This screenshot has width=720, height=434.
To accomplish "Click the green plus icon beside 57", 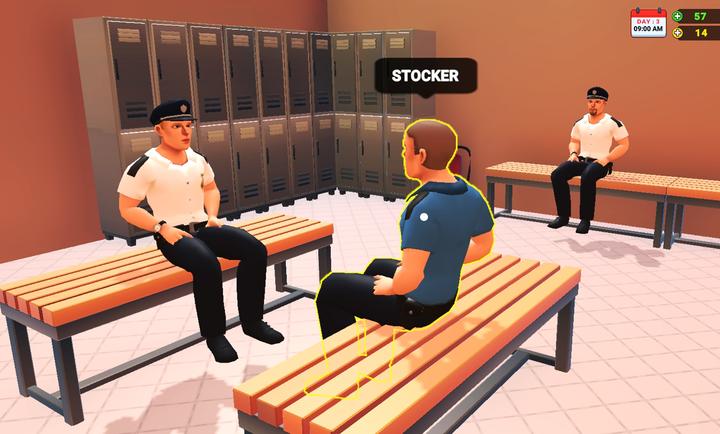I will pyautogui.click(x=678, y=16).
